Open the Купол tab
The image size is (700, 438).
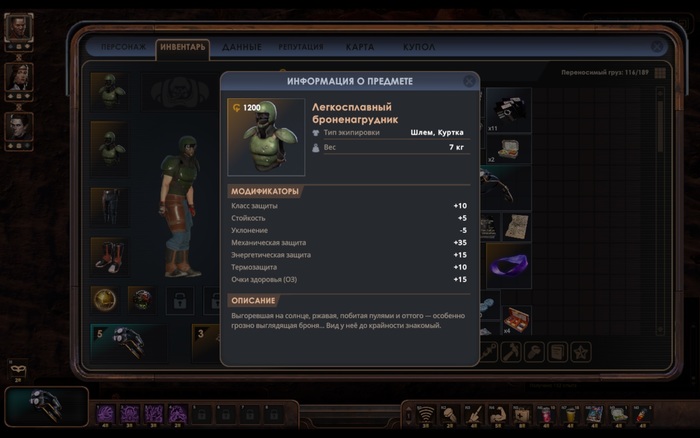pos(418,47)
